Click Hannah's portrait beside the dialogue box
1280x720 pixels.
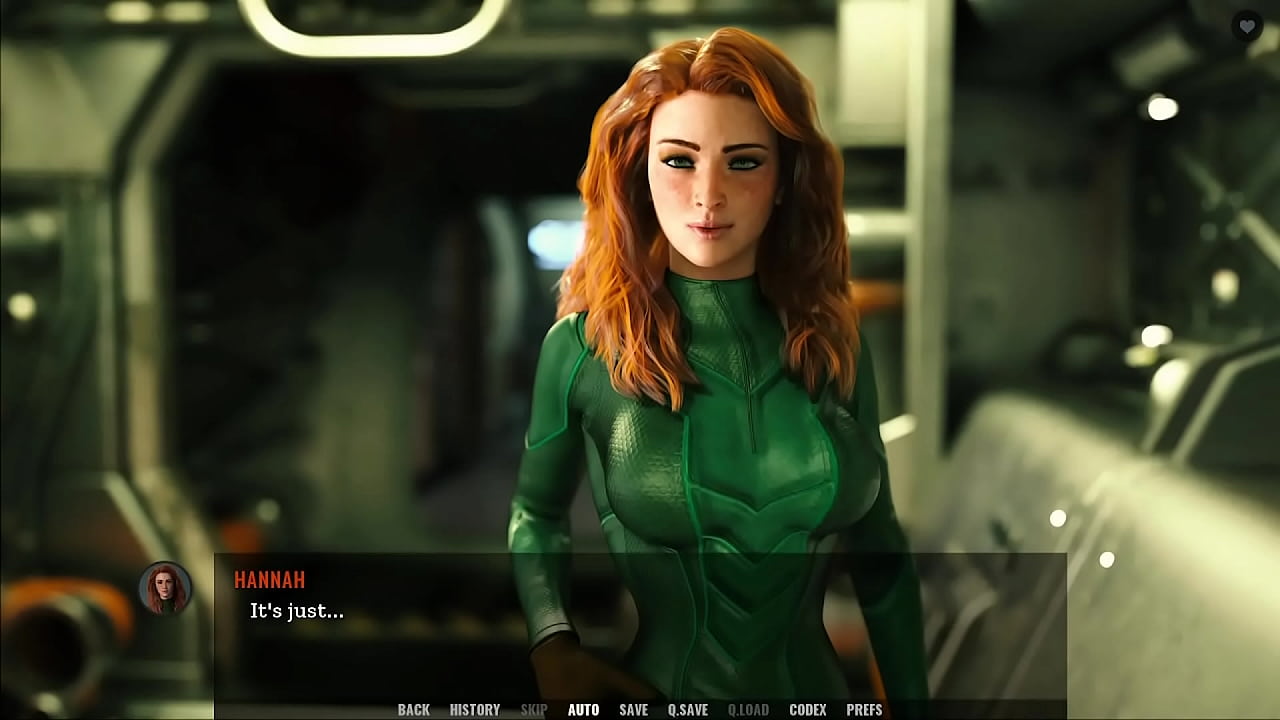163,588
